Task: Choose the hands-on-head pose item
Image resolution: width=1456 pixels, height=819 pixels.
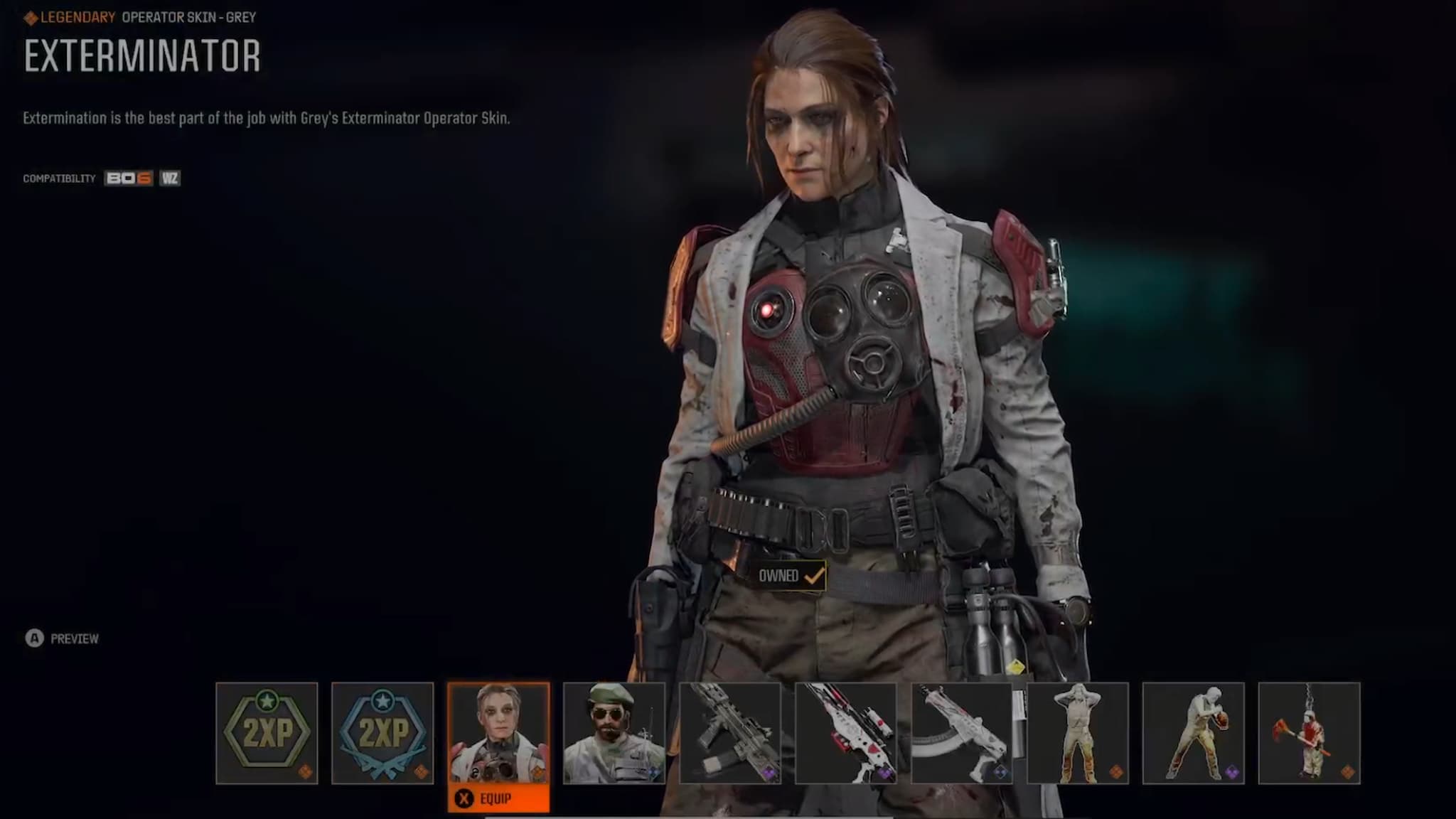Action: (1078, 733)
